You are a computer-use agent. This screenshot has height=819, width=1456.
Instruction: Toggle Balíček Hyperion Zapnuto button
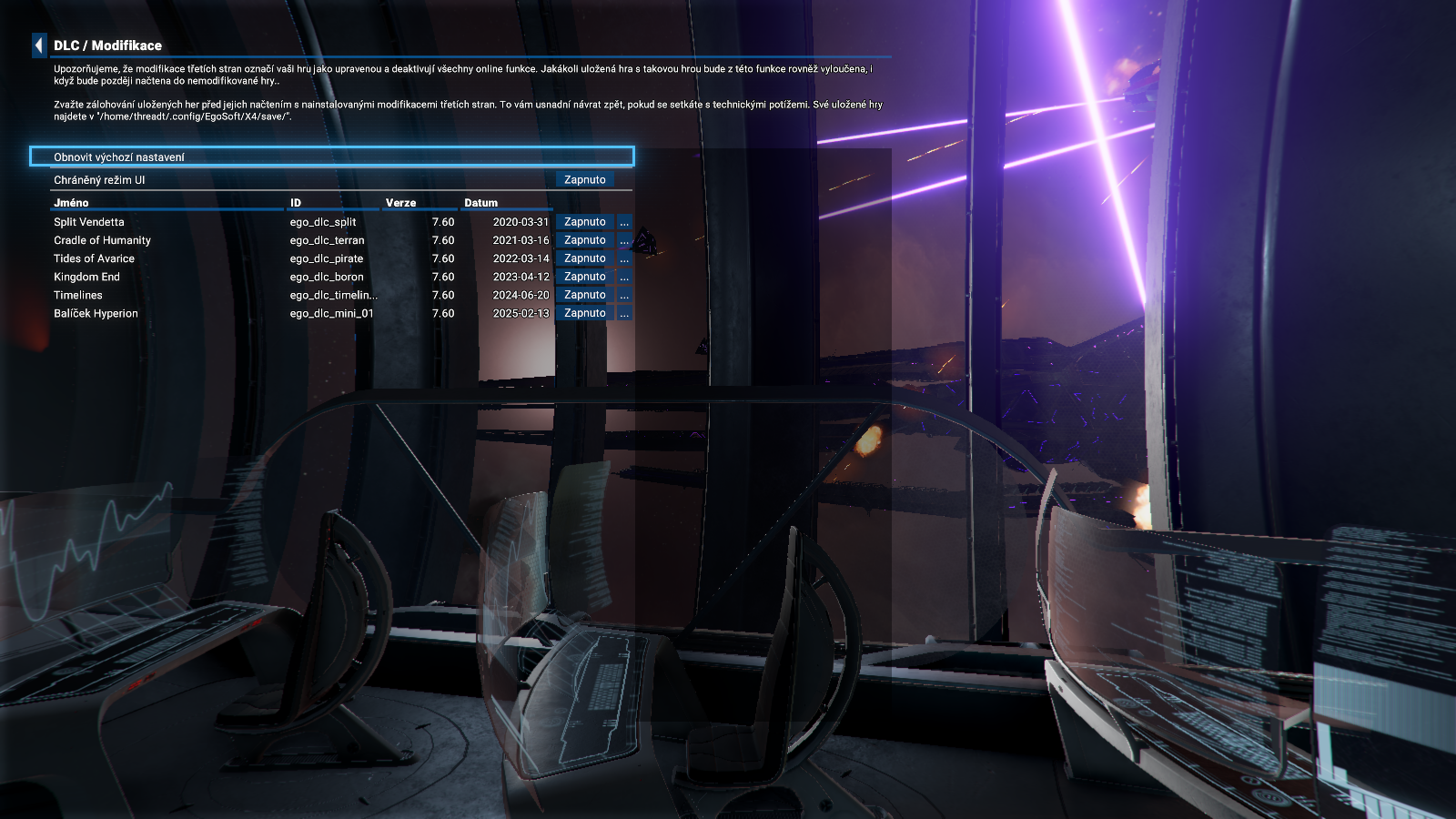[x=584, y=313]
